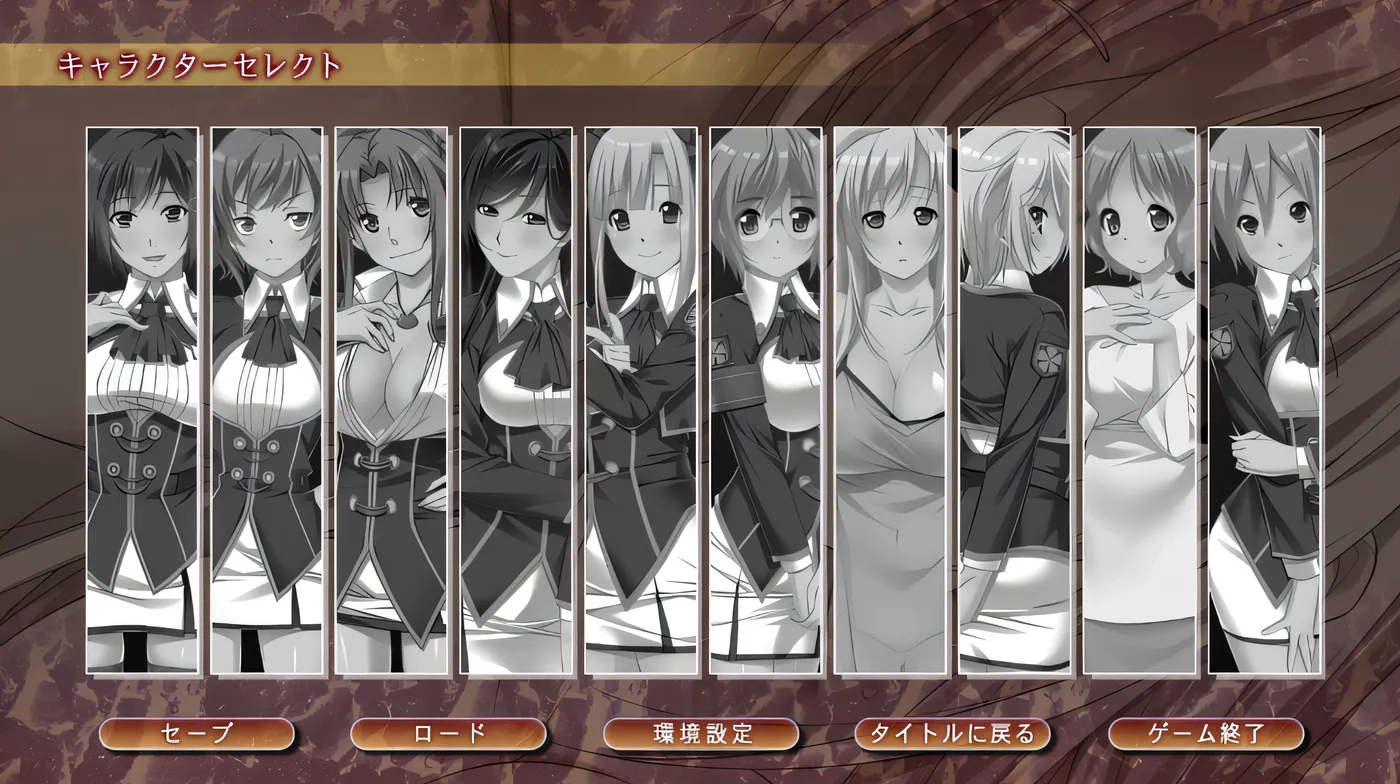
Task: Choose the smiling short-haired girl touching her ascot
Action: [142, 400]
